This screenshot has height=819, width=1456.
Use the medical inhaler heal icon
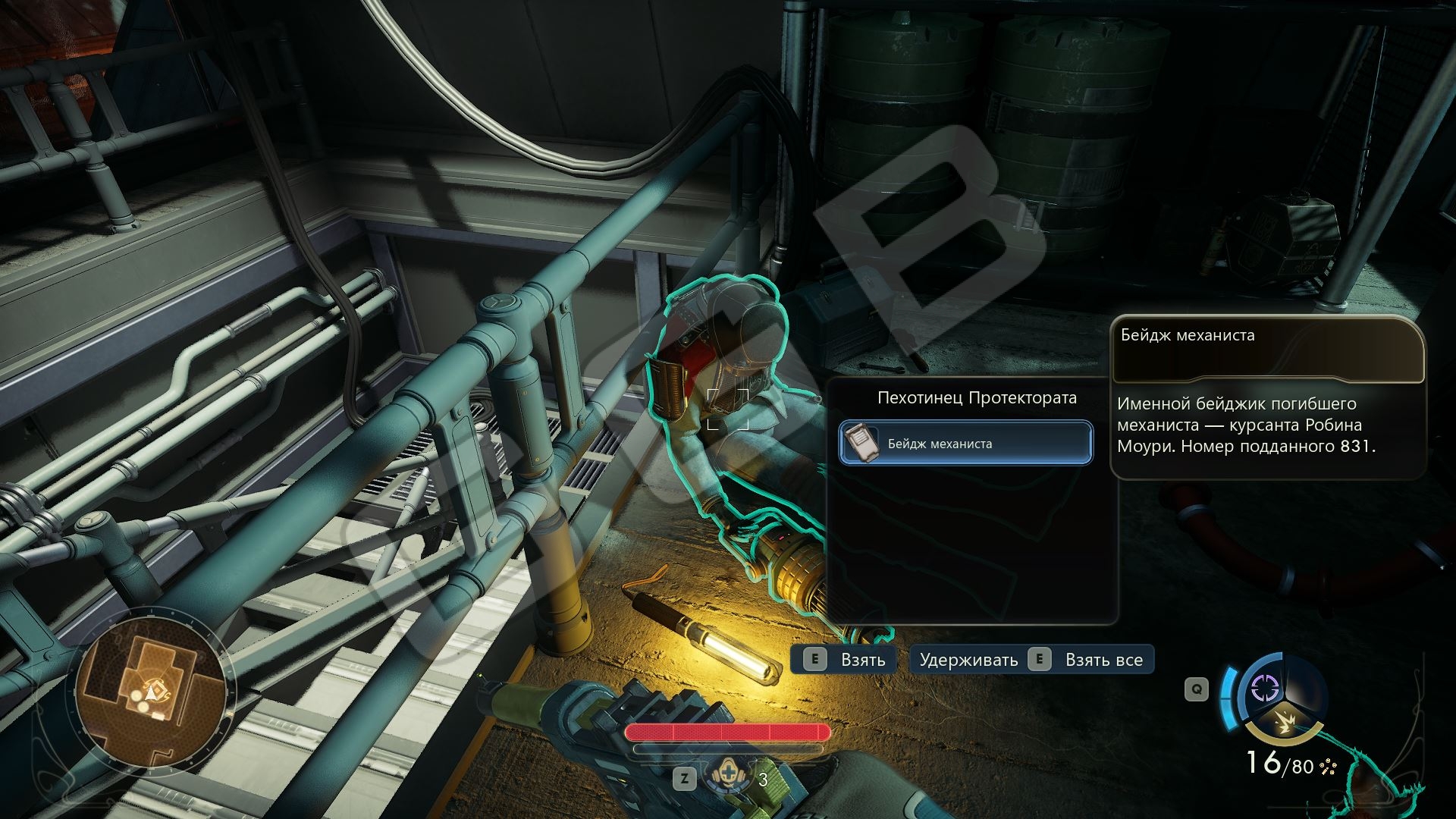coord(726,775)
